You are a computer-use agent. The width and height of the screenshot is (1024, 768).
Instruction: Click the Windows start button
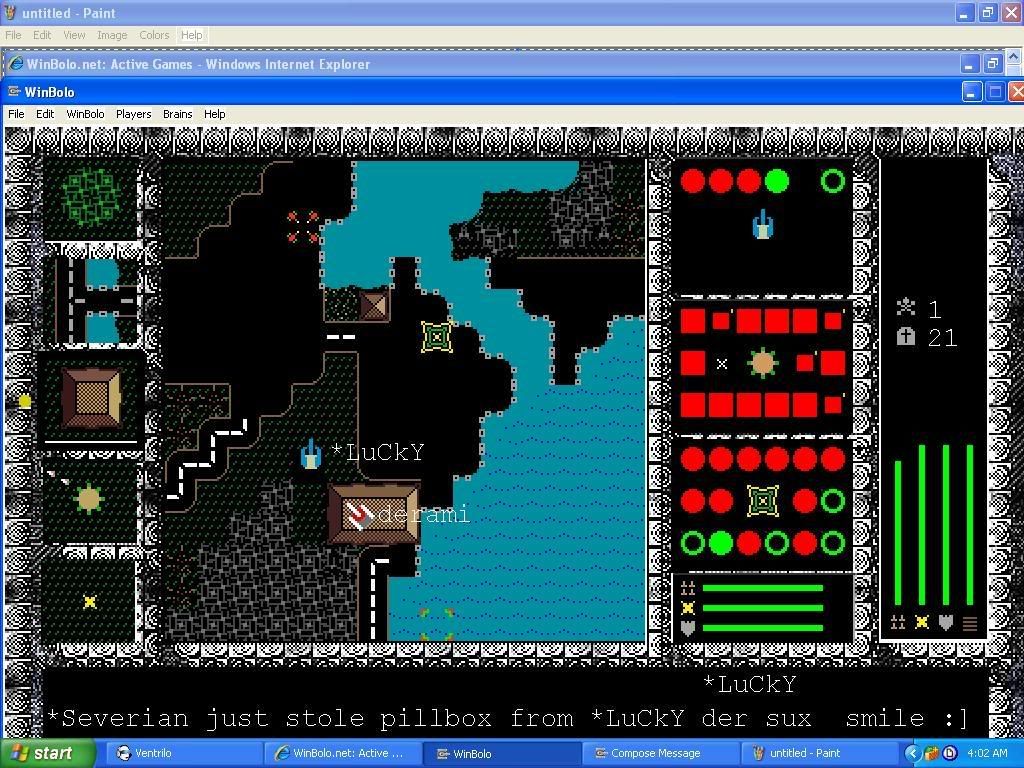47,753
